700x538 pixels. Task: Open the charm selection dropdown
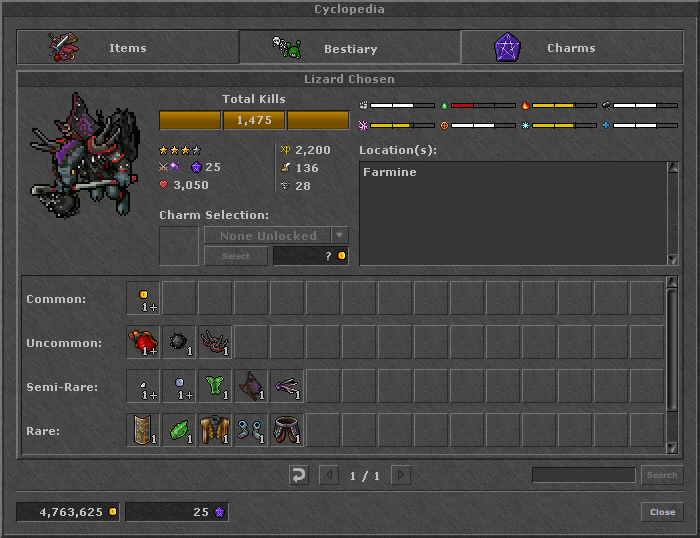point(340,236)
